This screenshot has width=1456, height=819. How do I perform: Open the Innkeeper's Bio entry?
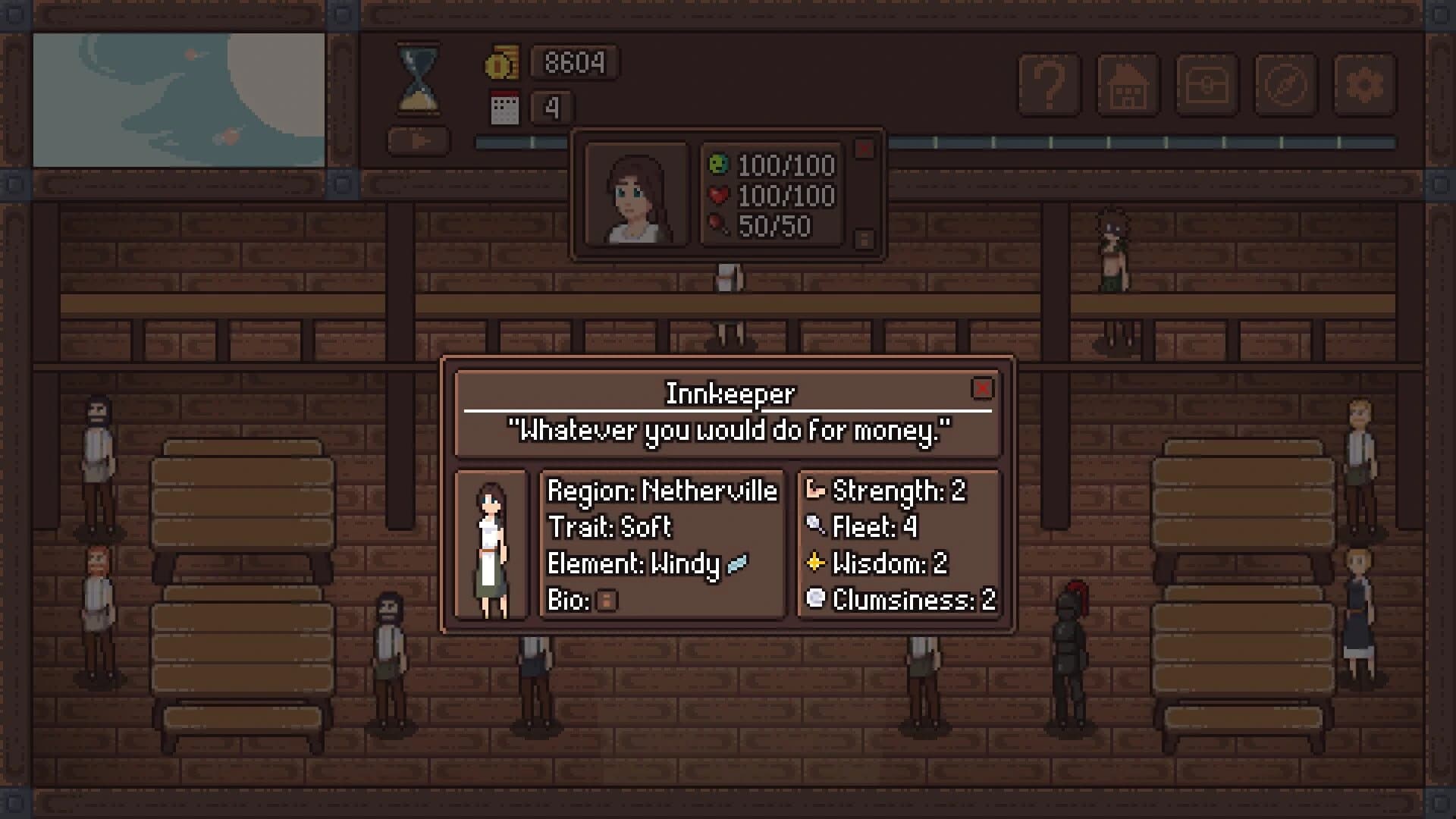[x=605, y=601]
